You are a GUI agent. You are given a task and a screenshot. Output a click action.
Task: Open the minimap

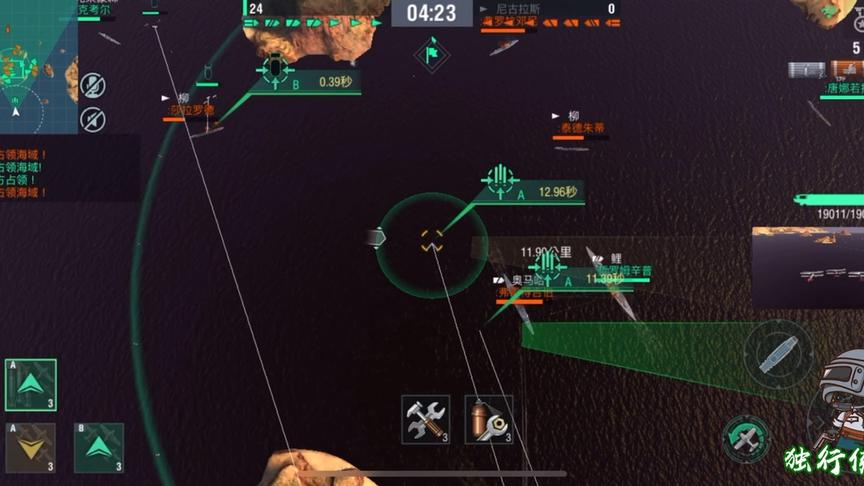click(x=37, y=65)
